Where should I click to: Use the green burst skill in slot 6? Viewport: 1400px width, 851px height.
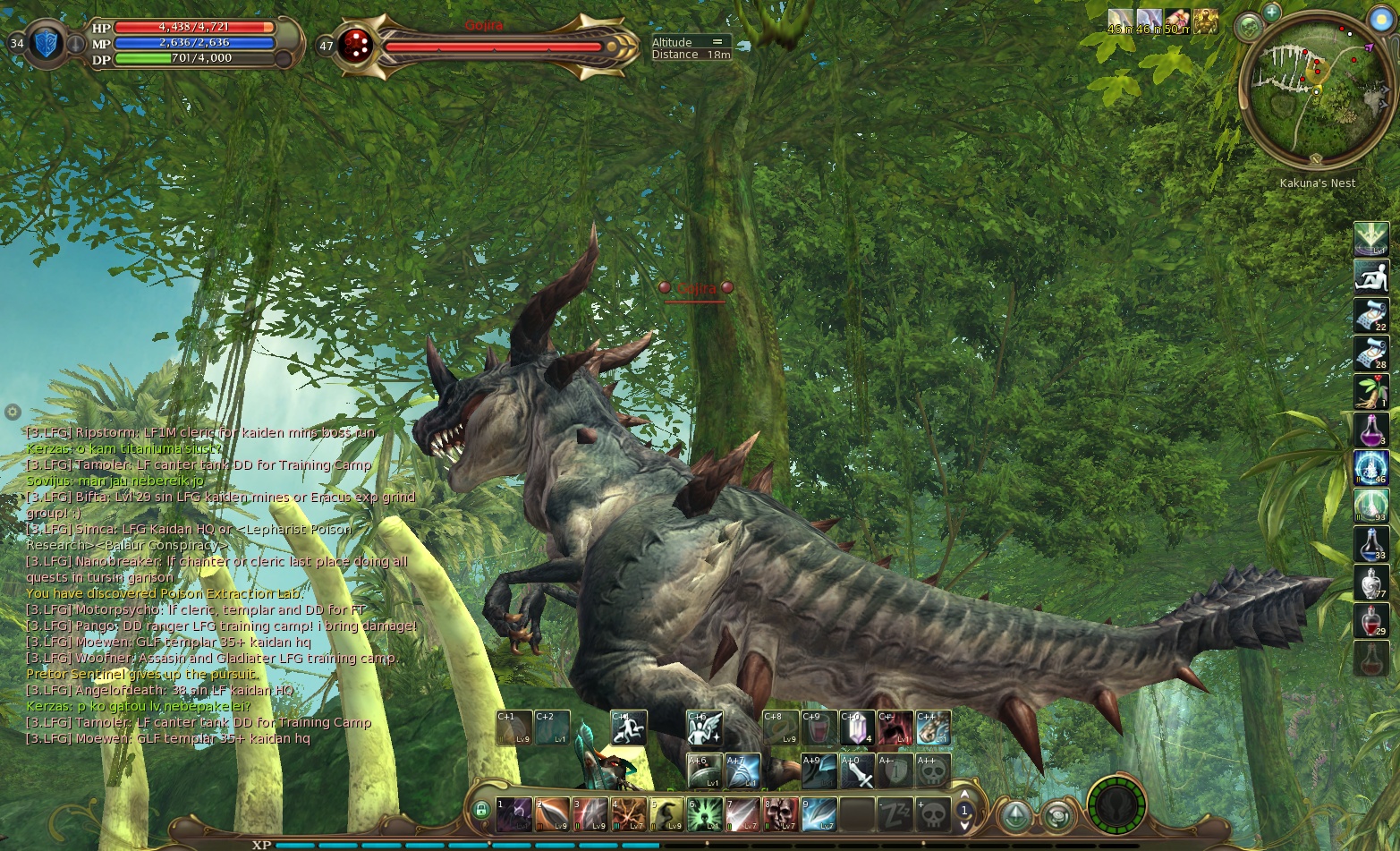click(x=705, y=814)
